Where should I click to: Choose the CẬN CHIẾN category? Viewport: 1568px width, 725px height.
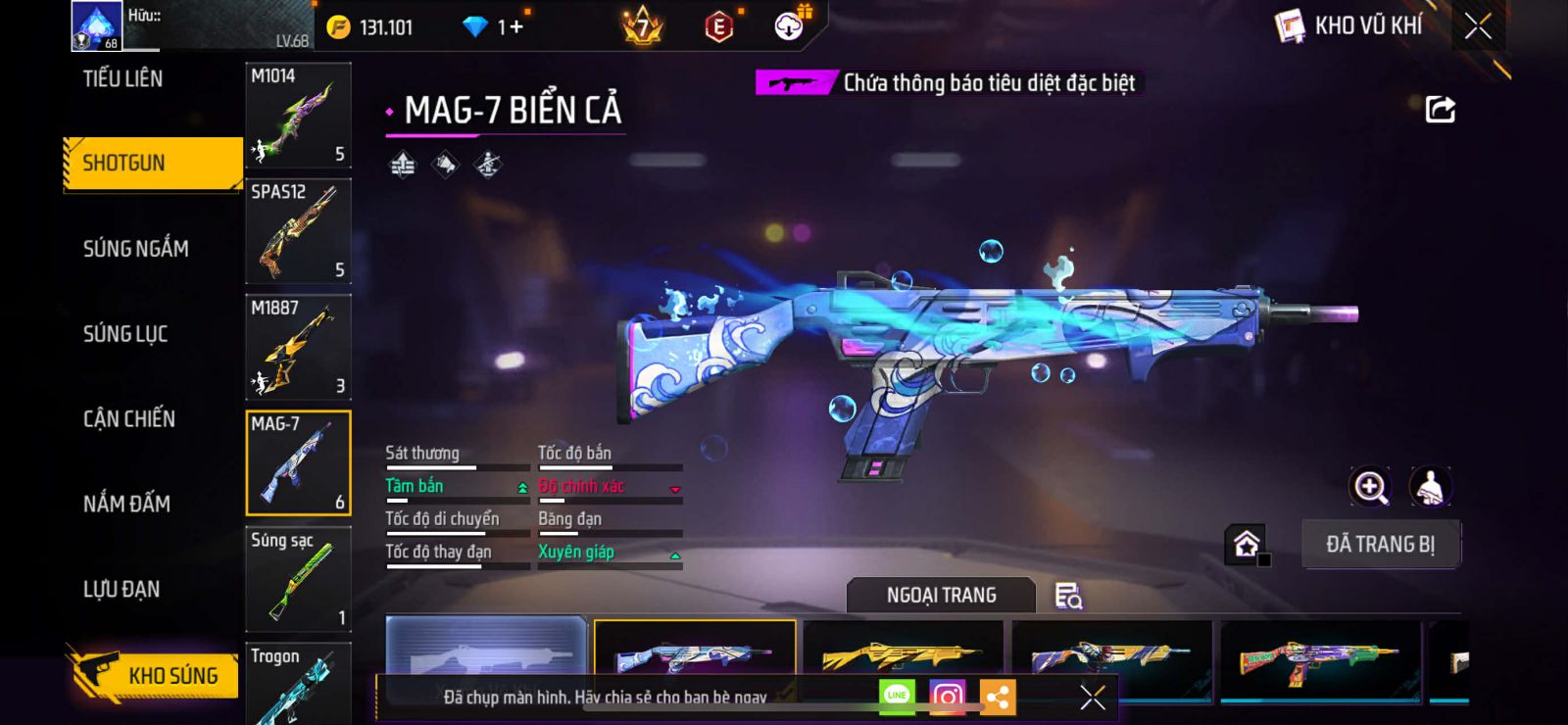click(x=129, y=419)
